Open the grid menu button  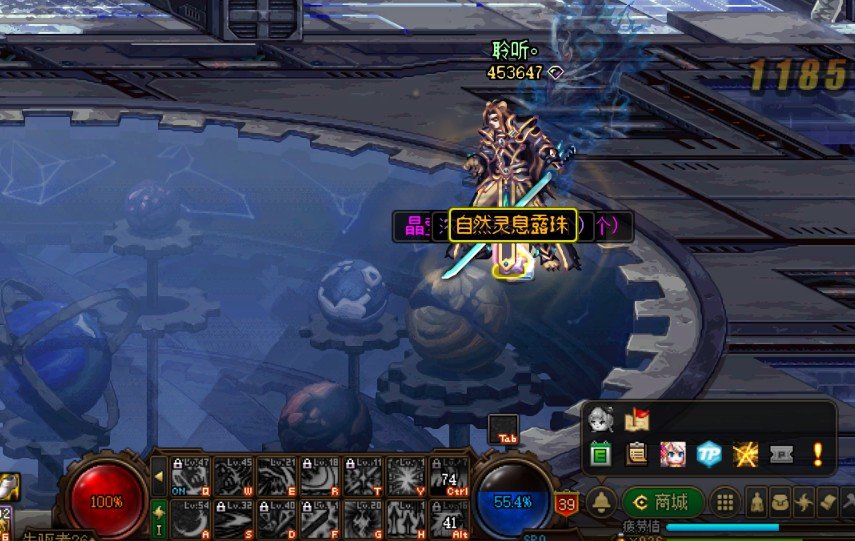click(726, 502)
